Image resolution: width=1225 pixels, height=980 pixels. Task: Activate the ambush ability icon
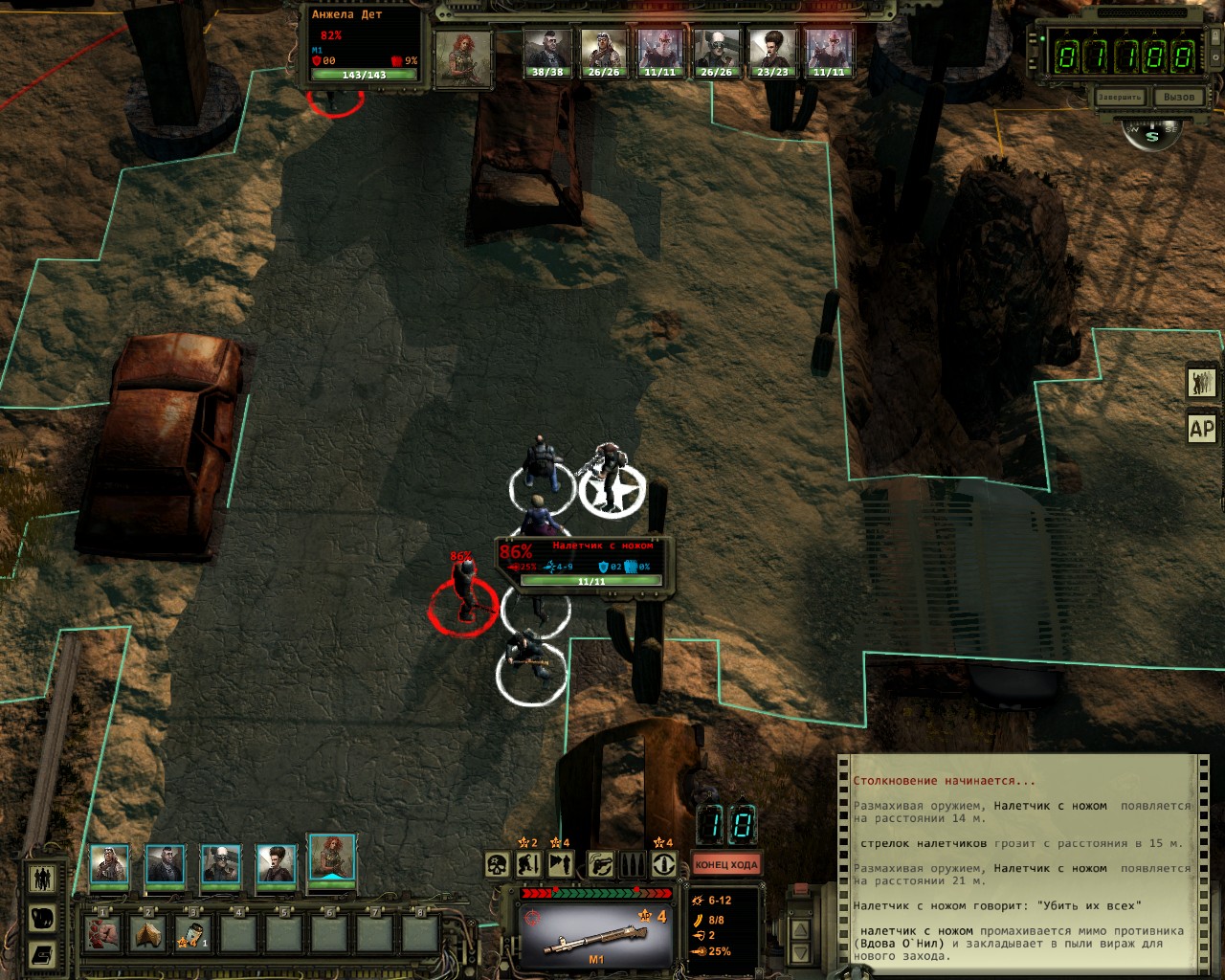click(x=562, y=865)
